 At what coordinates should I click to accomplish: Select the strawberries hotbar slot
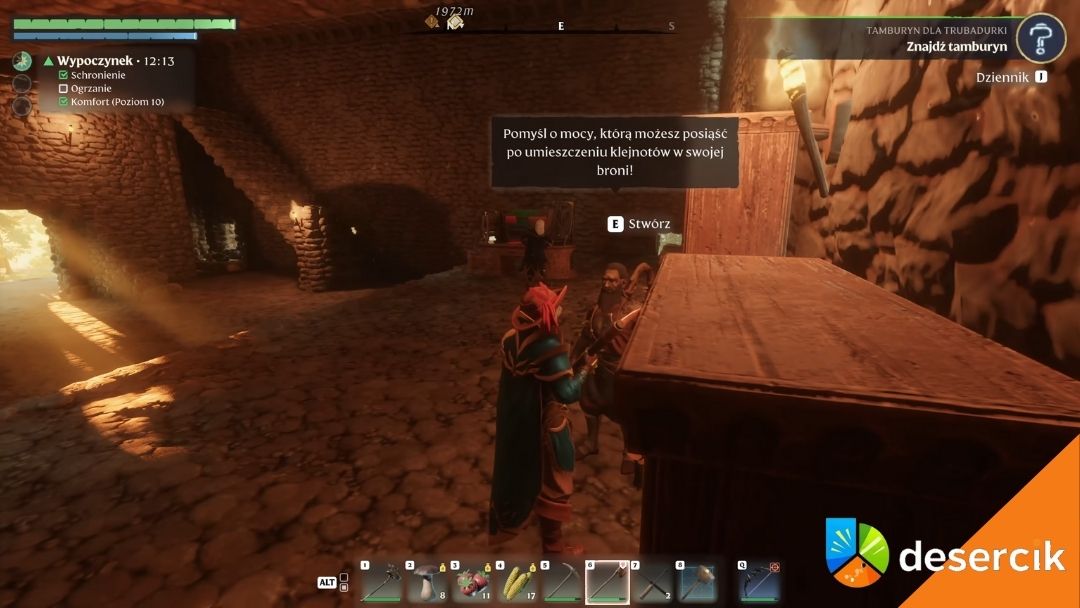[471, 583]
